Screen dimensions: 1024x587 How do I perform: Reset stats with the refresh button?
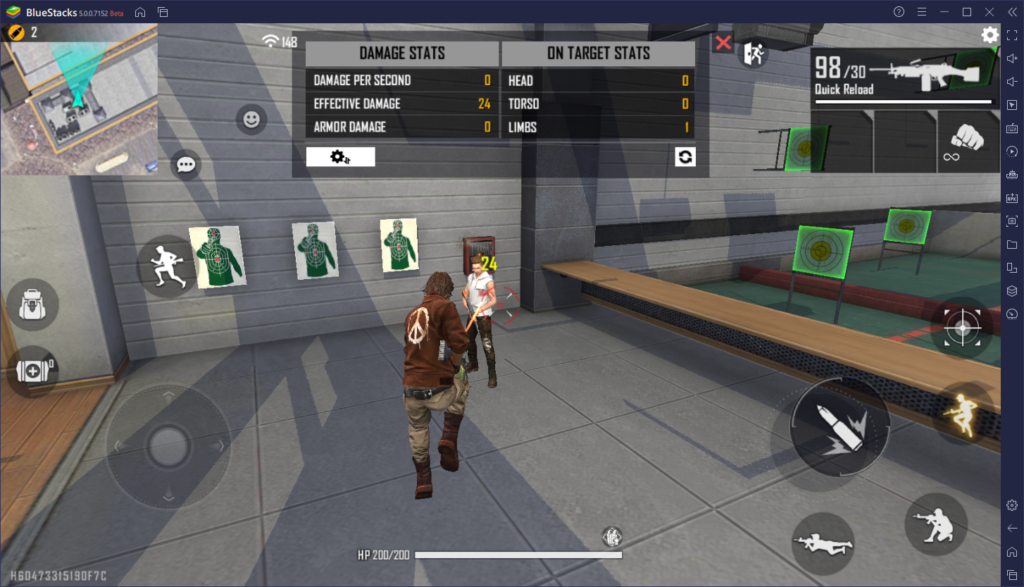[x=685, y=156]
